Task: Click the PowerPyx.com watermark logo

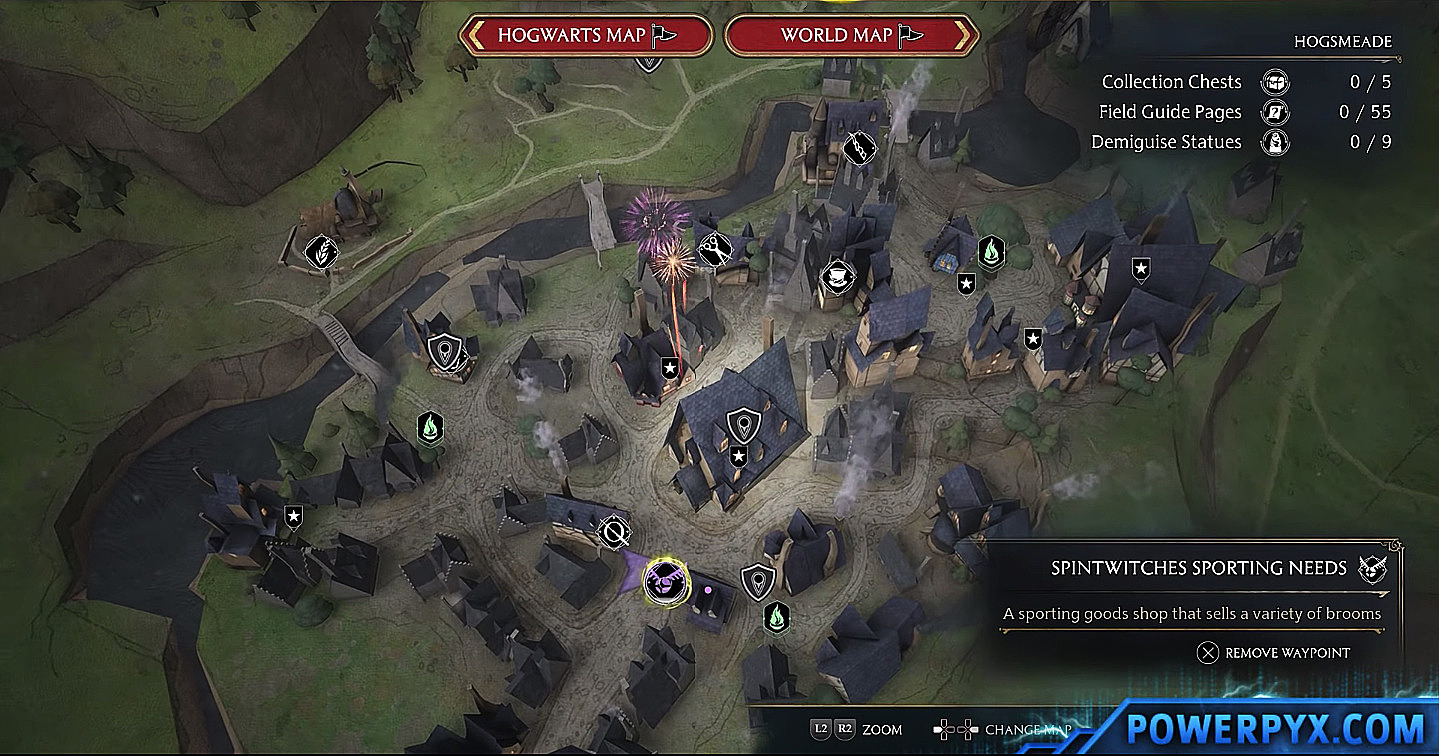Action: coord(1275,726)
